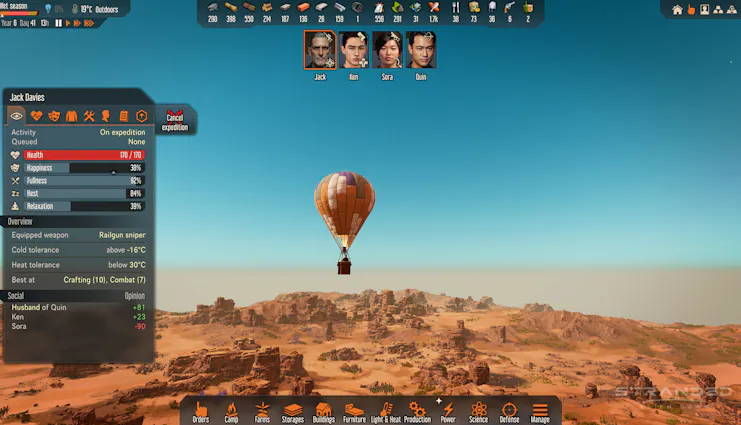The image size is (741, 425).
Task: Click the house icon in top-right bar
Action: click(x=677, y=9)
